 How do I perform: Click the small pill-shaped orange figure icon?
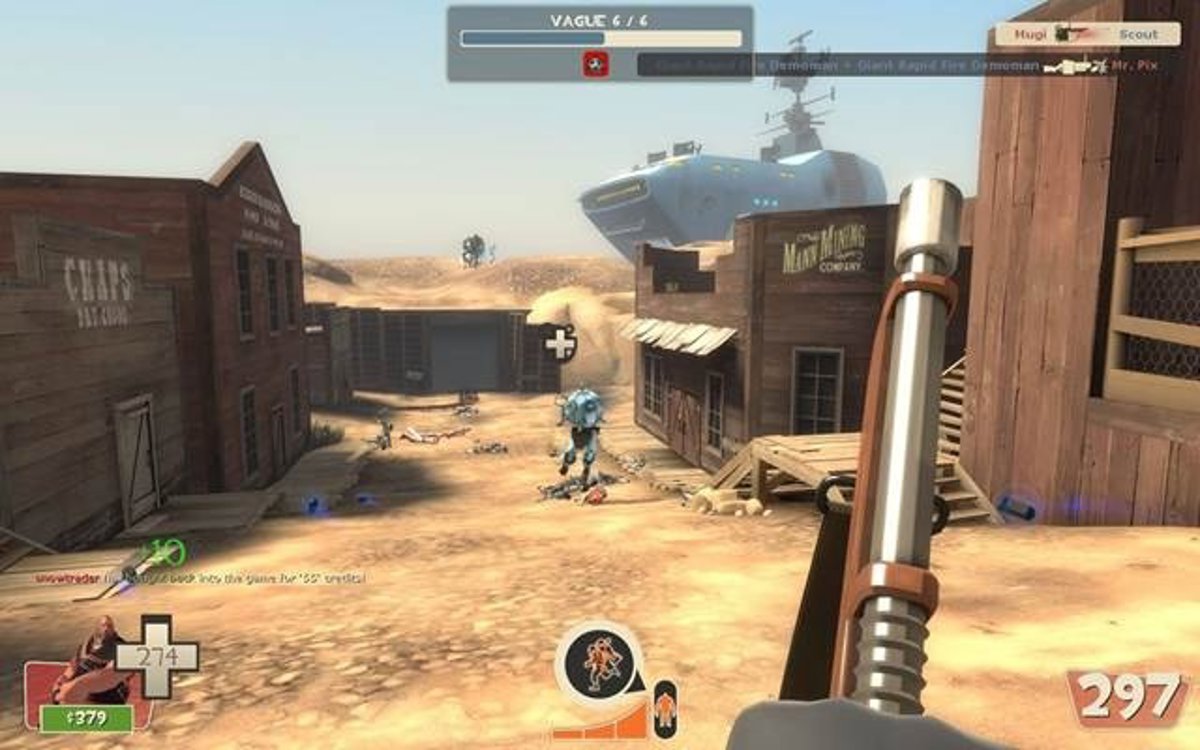coord(664,709)
